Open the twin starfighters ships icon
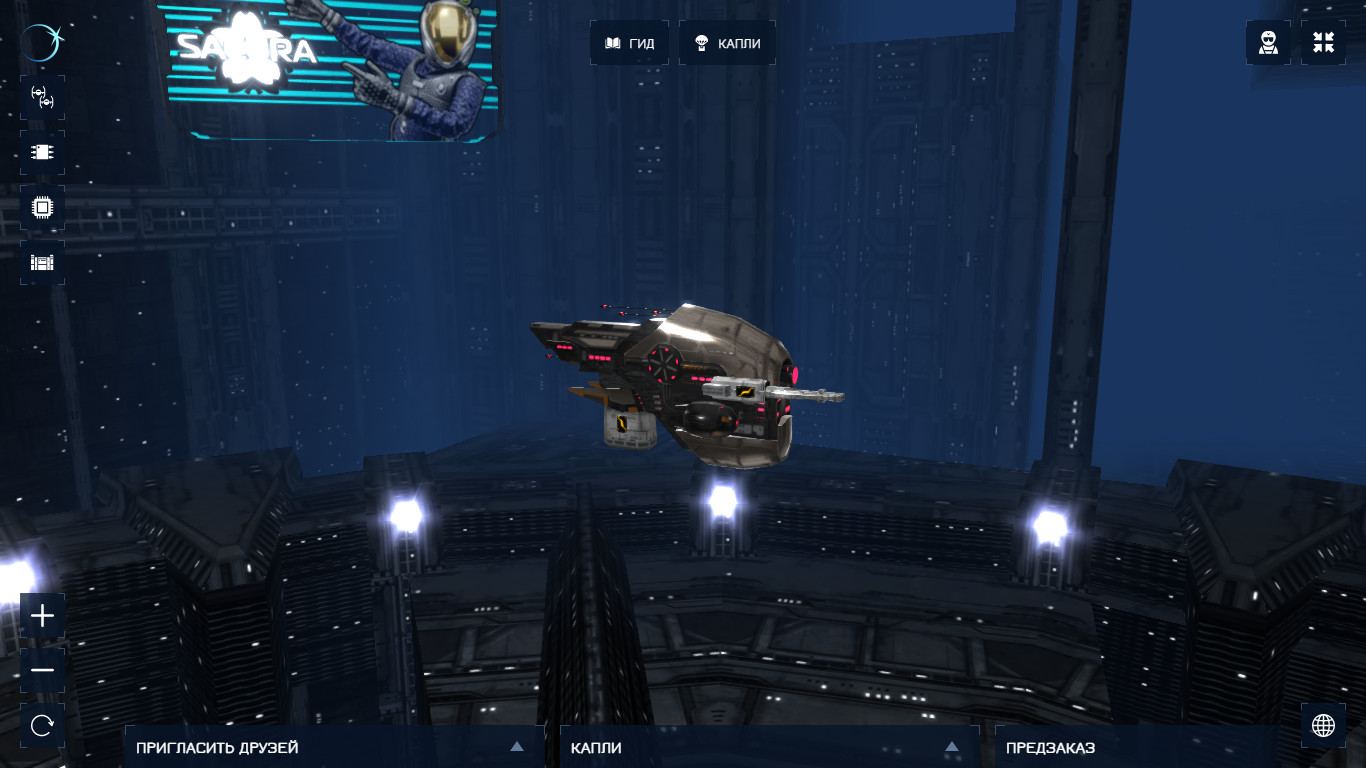Viewport: 1366px width, 768px height. point(42,97)
